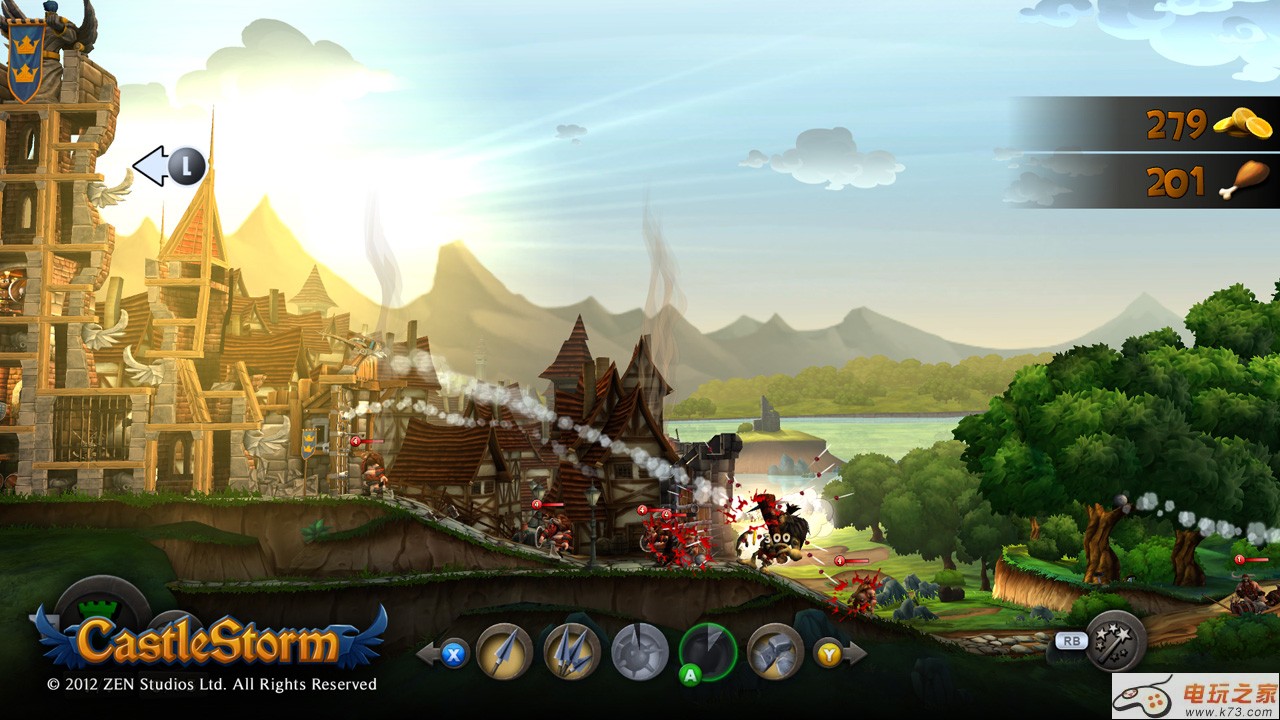Select the spiked ball projectile on cooldown

(x=640, y=651)
